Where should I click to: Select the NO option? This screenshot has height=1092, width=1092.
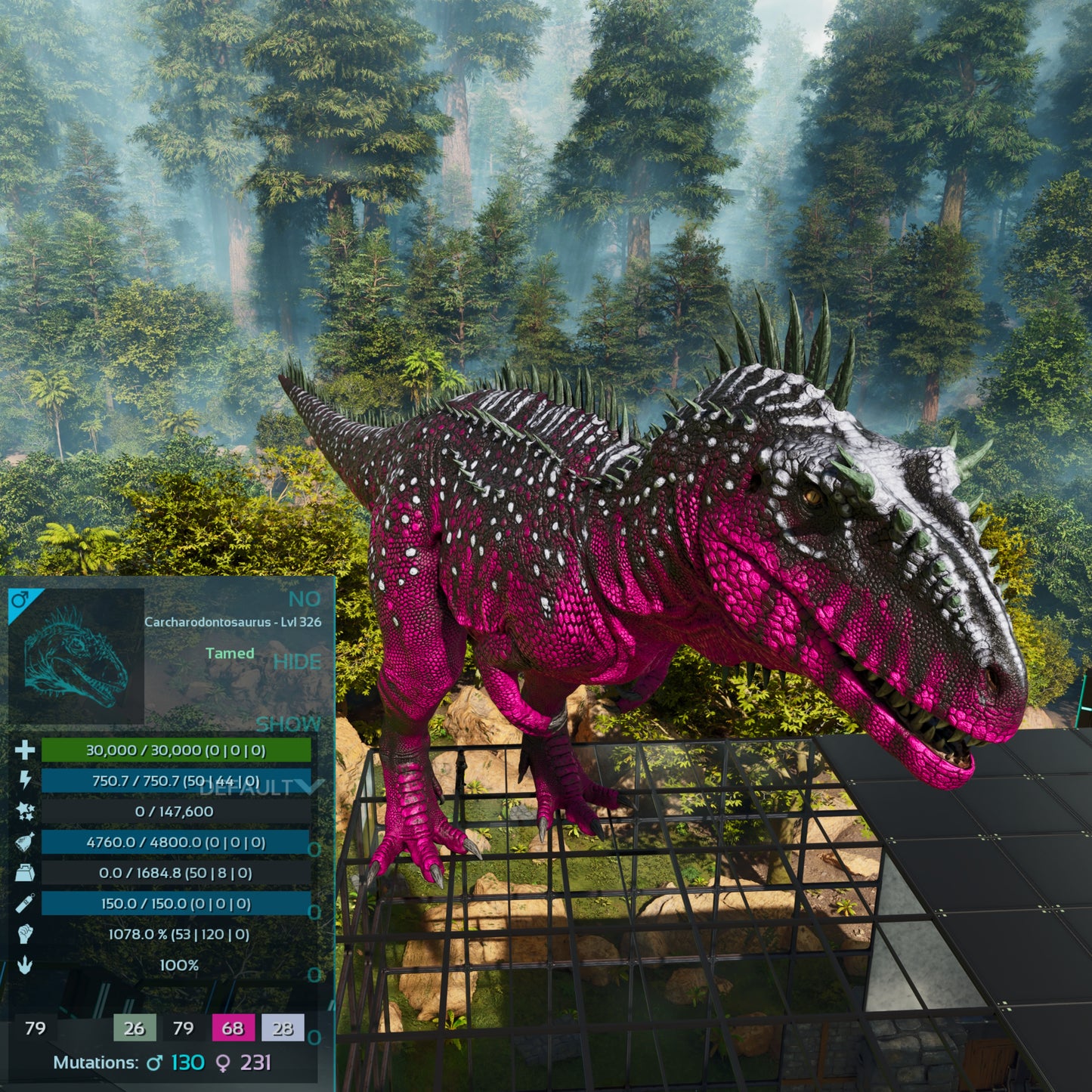305,599
